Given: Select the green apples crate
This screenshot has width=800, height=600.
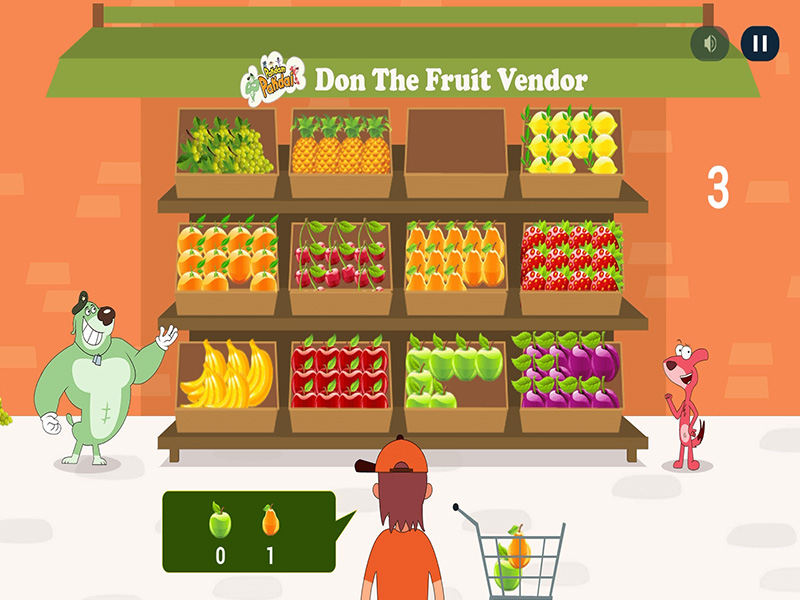Looking at the screenshot, I should tap(456, 382).
